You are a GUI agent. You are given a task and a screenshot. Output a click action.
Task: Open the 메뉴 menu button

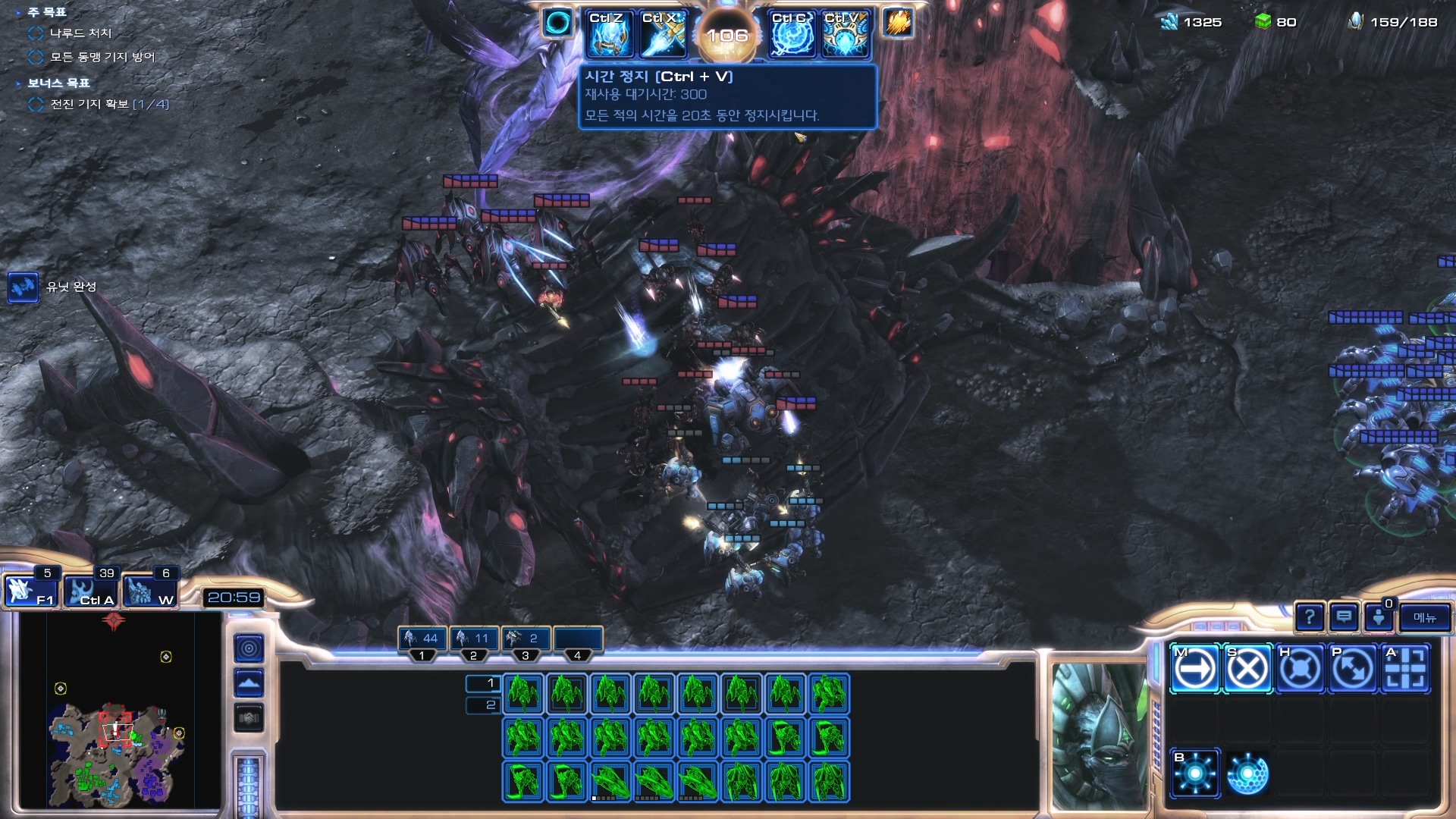click(x=1425, y=618)
